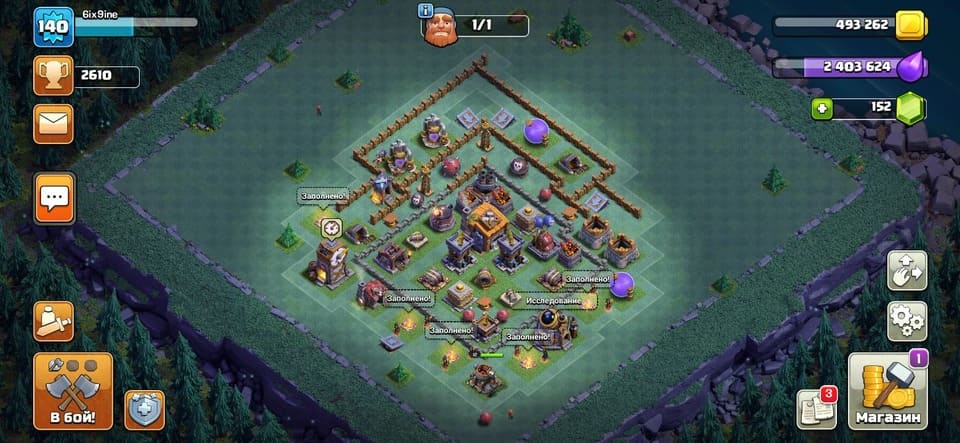Open the notes icon with red 3 badge
The image size is (960, 443).
(x=816, y=408)
